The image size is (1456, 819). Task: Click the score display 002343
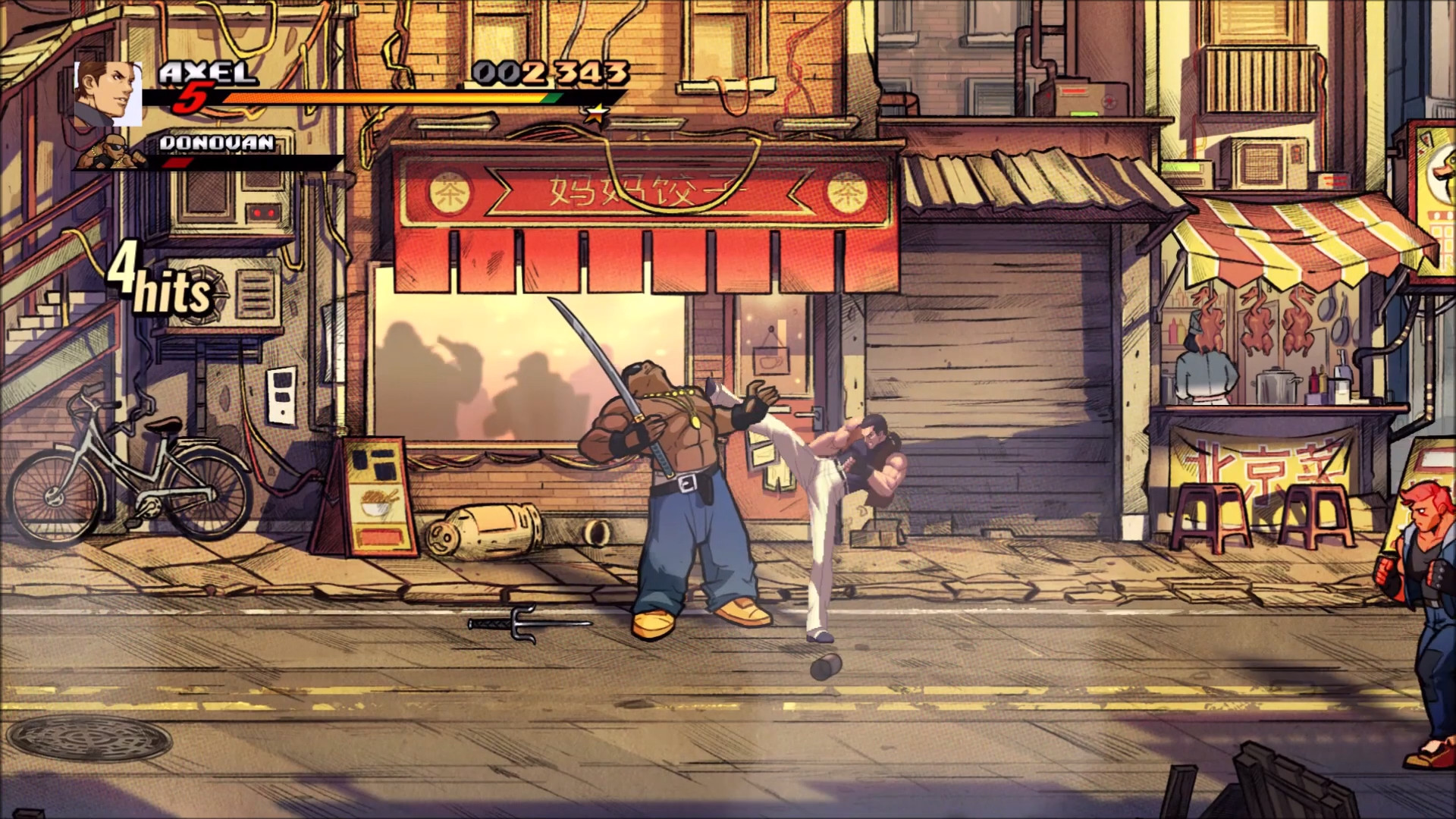click(x=549, y=74)
